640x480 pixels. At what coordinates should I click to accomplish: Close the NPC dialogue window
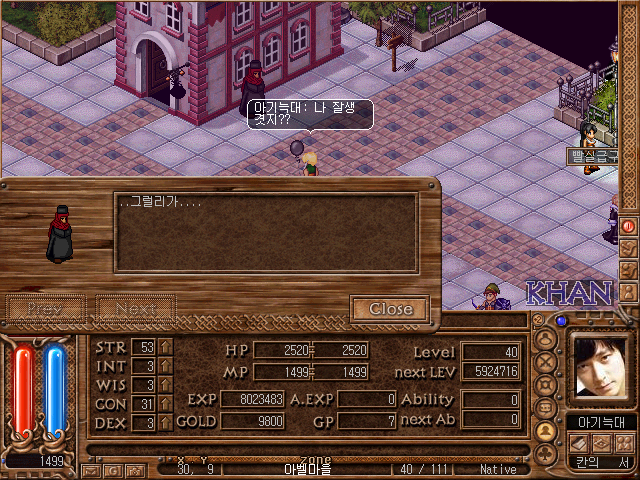coord(390,309)
